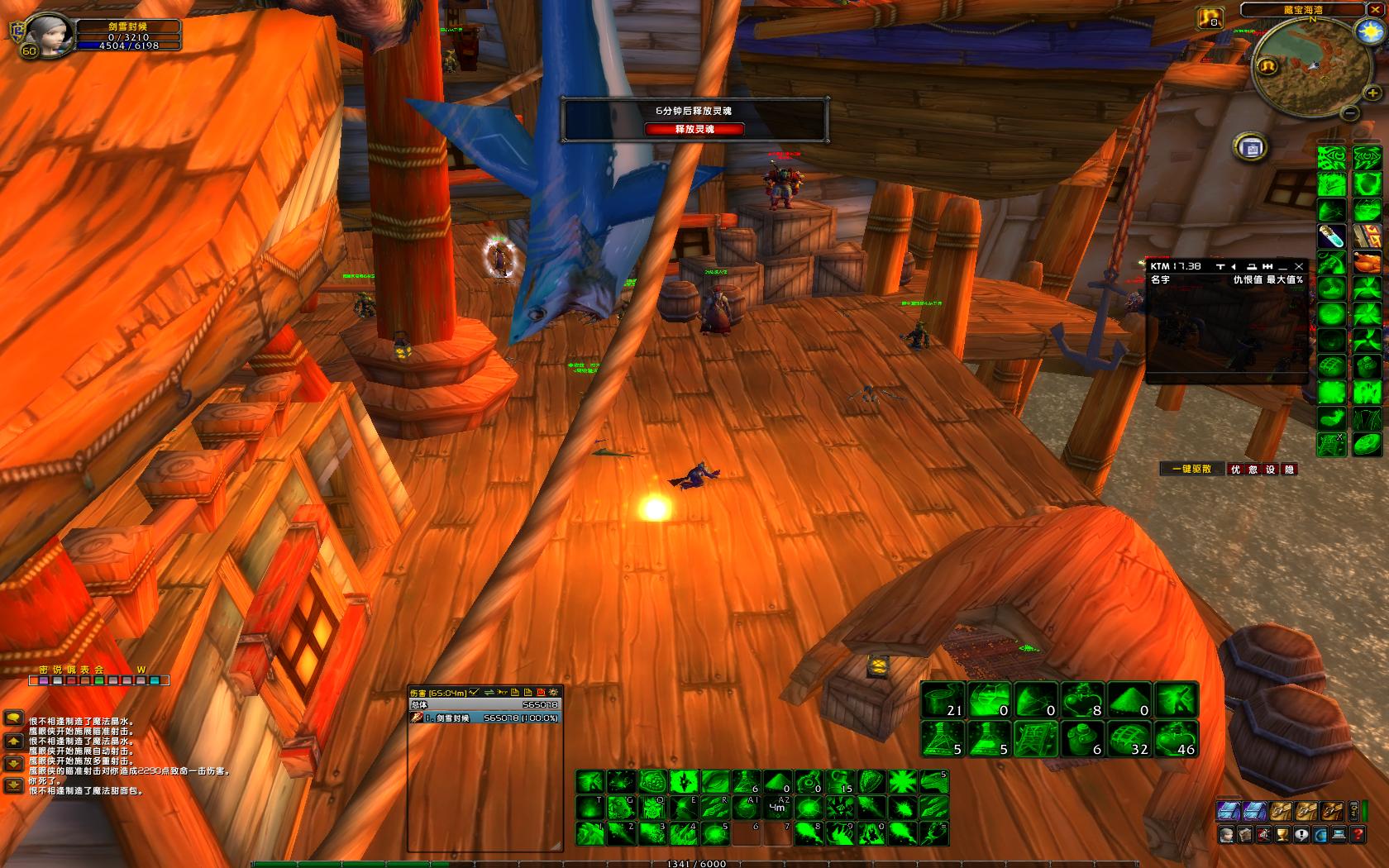The image size is (1389, 868).
Task: Open the keyring next to the bags
Action: (1353, 810)
